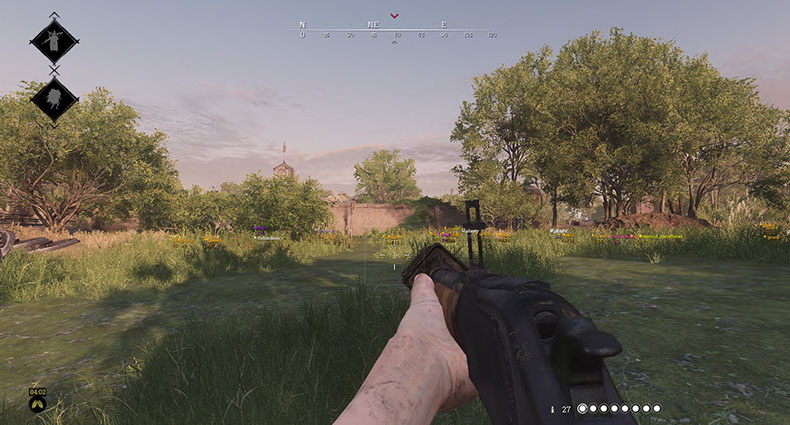This screenshot has width=790, height=425.
Task: Click the moth icon under the timer
Action: [37, 405]
